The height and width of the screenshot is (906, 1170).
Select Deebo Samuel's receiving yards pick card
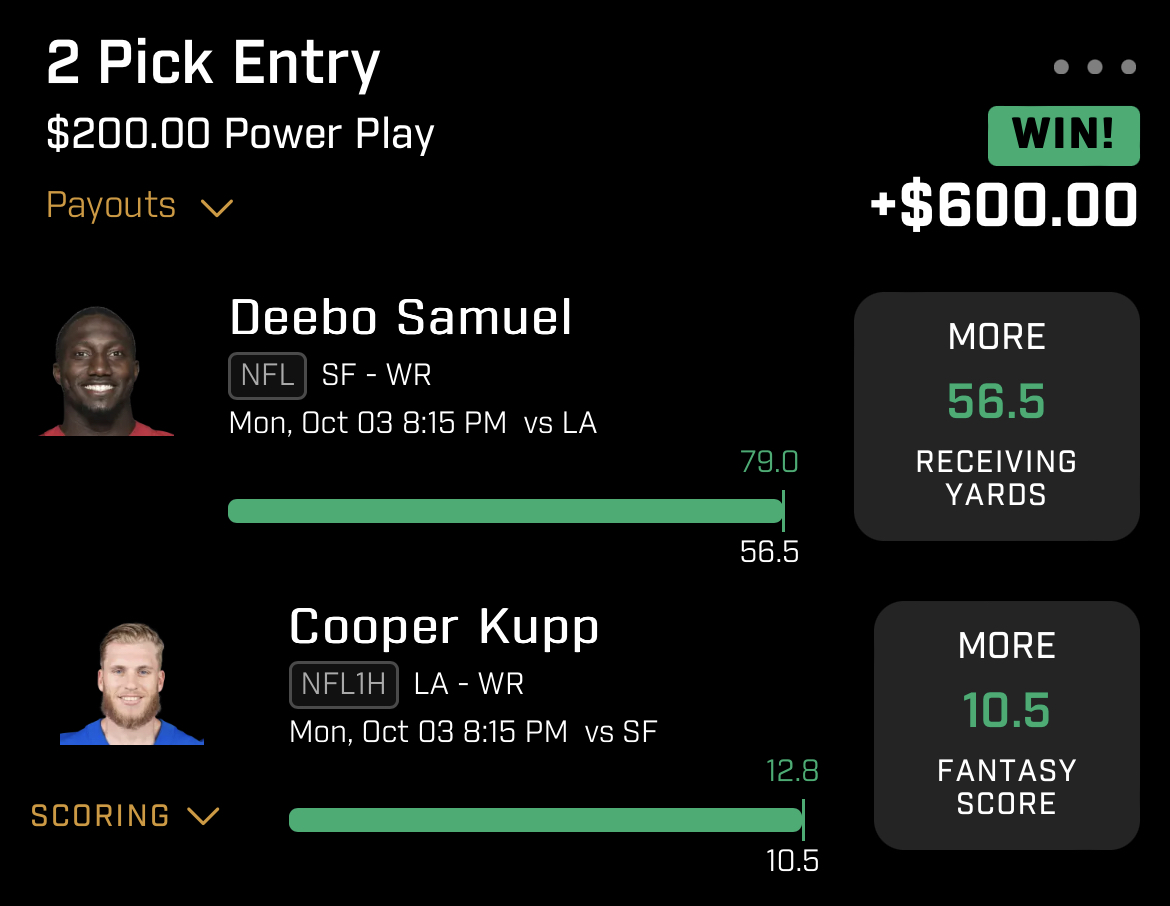coord(996,416)
